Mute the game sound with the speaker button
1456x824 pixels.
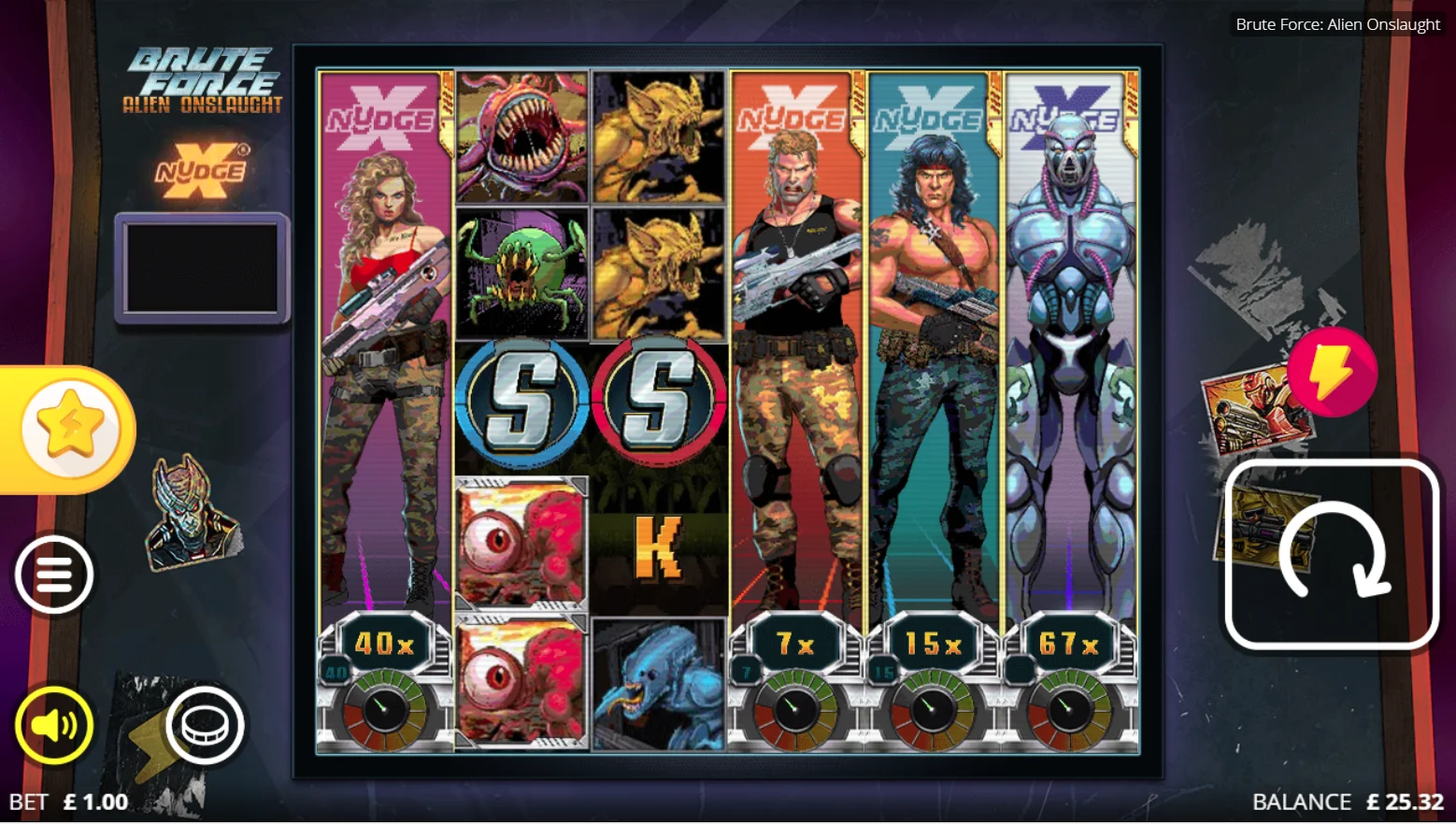[53, 725]
